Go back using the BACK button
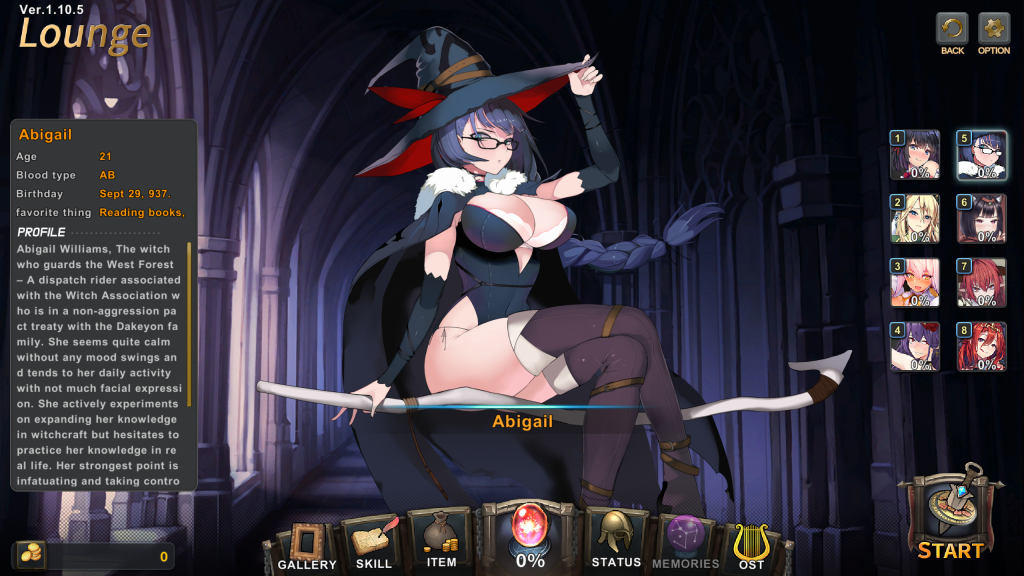 point(952,28)
